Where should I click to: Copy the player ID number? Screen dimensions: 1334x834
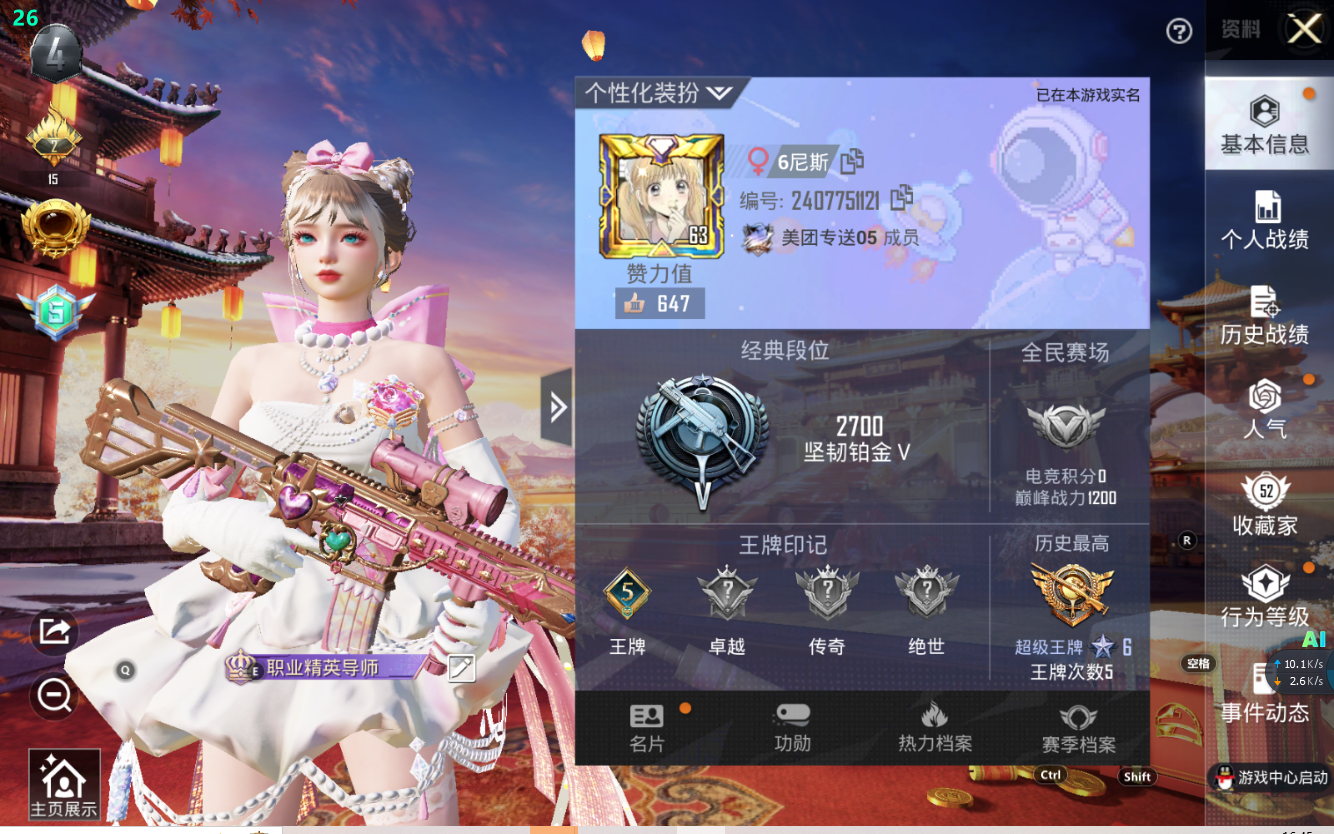click(901, 198)
